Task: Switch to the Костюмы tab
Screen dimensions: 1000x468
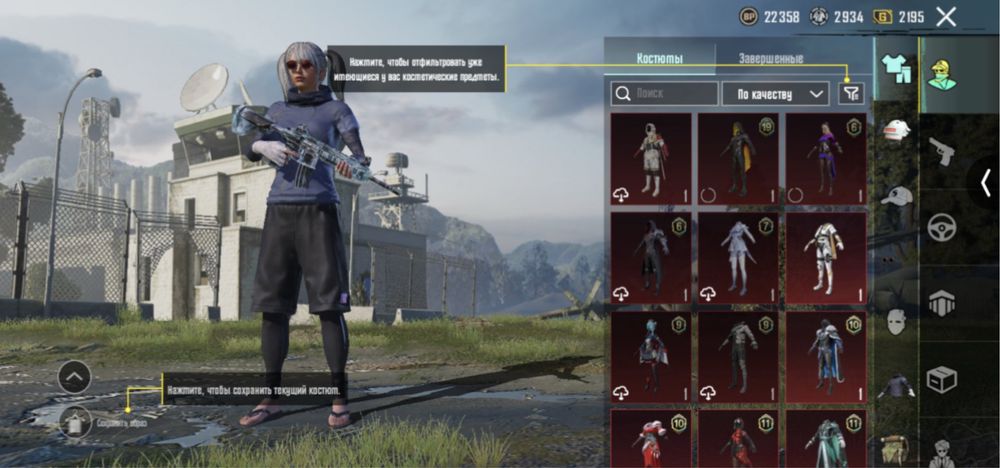Action: pyautogui.click(x=660, y=58)
